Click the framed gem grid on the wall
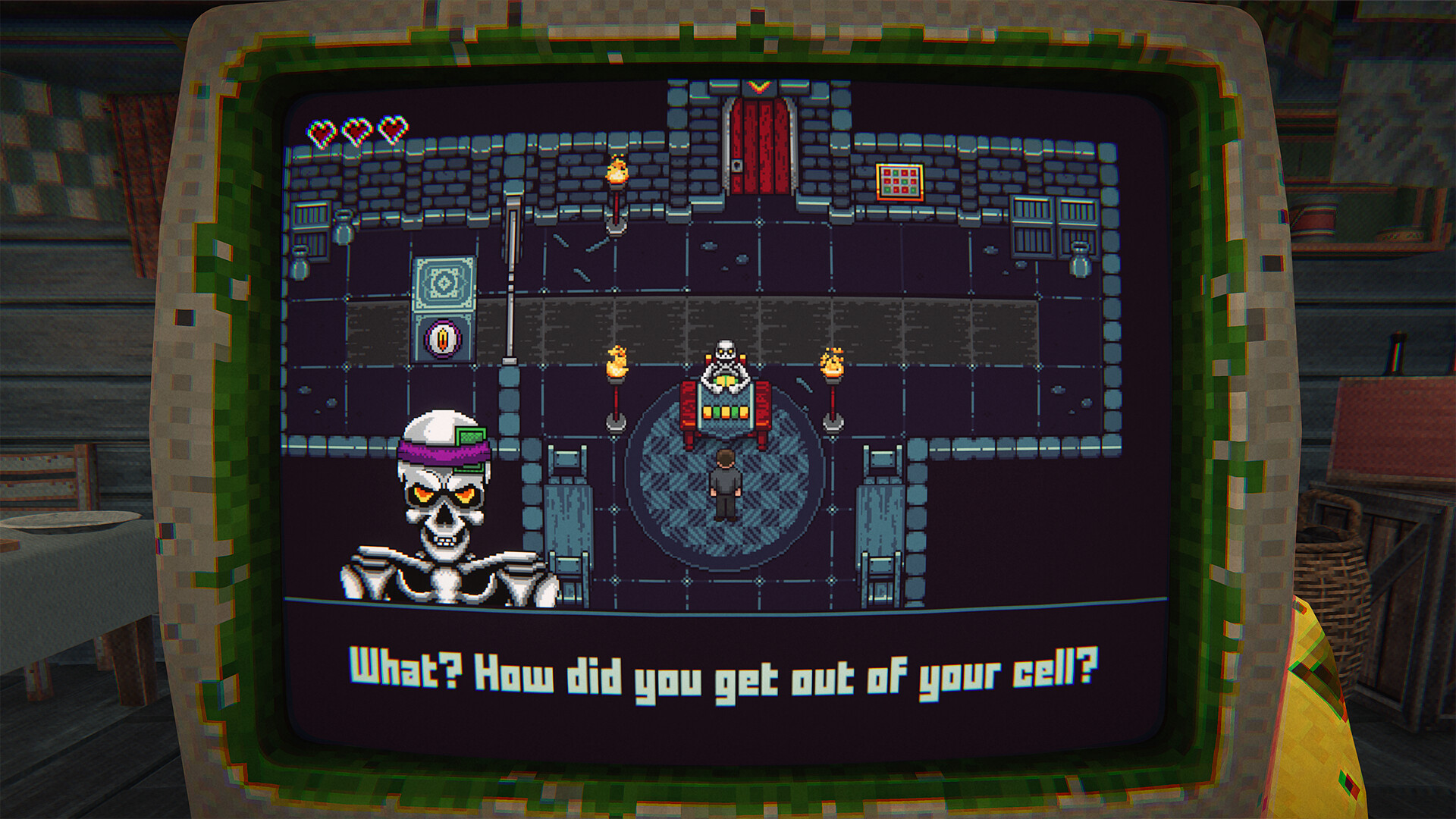The width and height of the screenshot is (1456, 819). coord(899,180)
